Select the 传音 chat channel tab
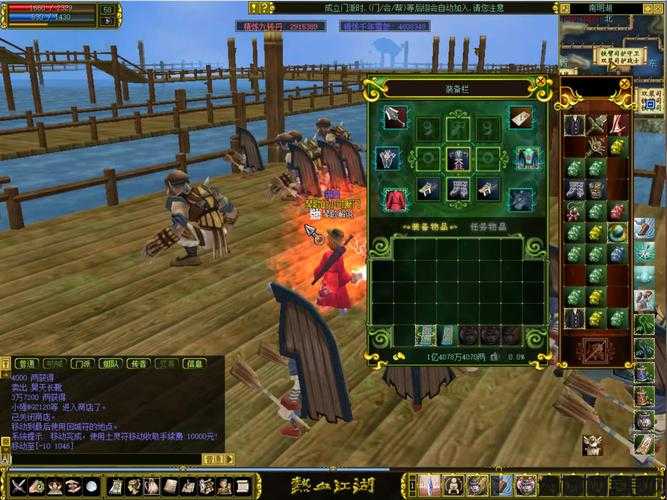Viewport: 667px width, 500px height. pos(139,363)
